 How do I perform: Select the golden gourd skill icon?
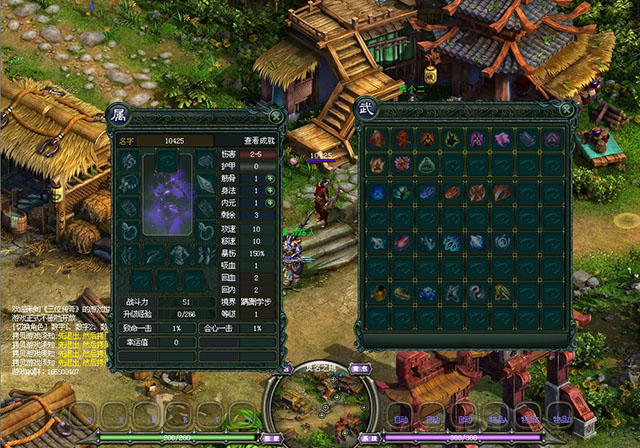tap(377, 293)
